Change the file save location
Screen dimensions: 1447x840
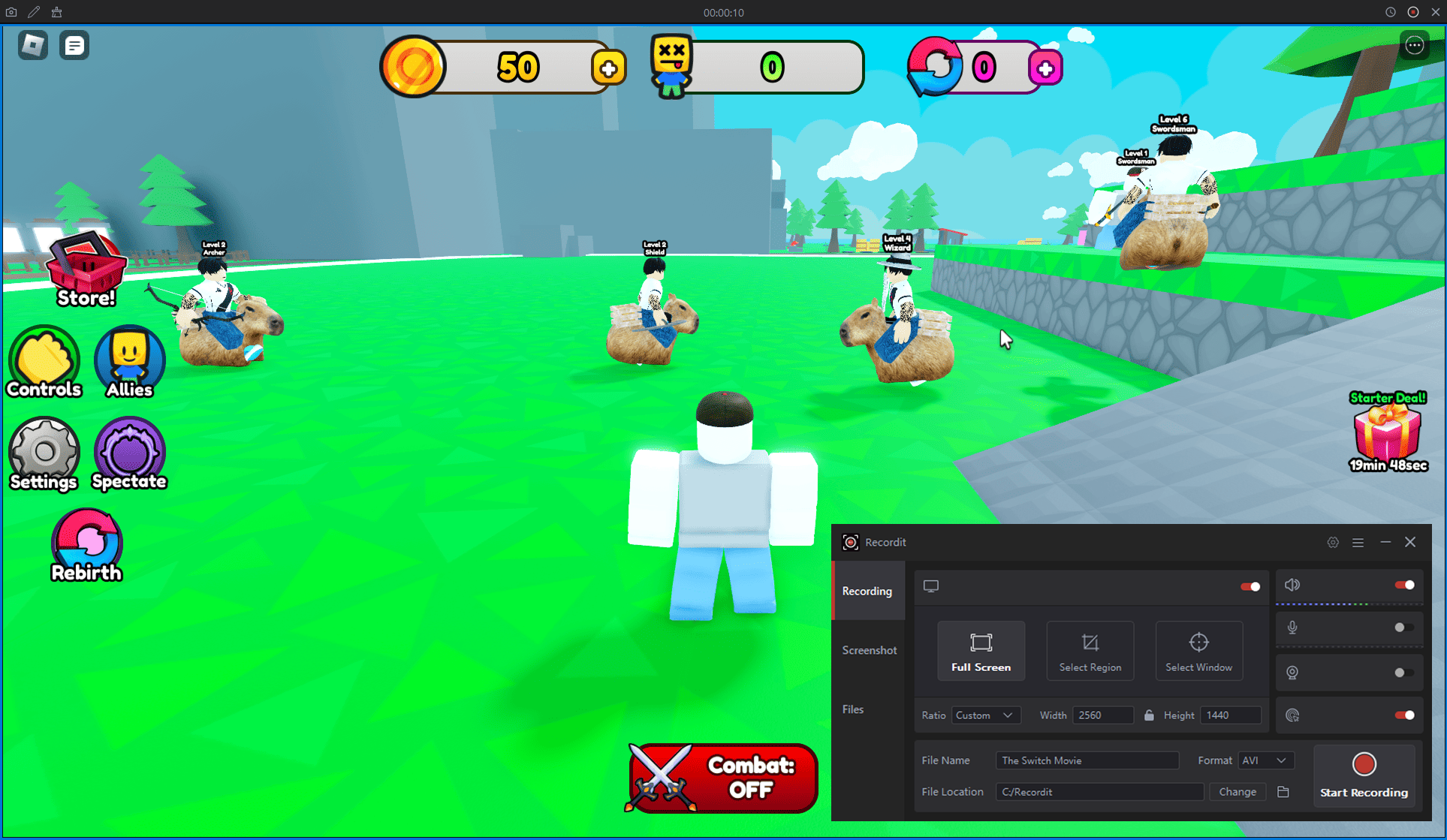tap(1237, 792)
